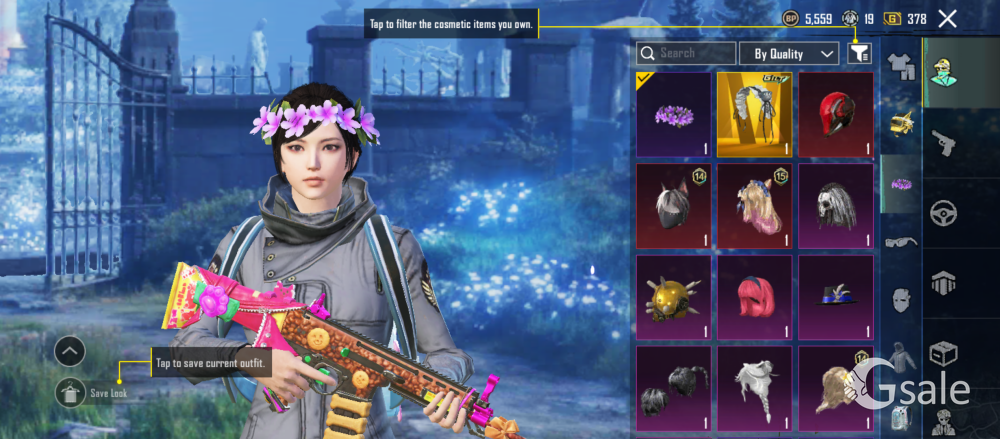The width and height of the screenshot is (1000, 439).
Task: Select the purple flower crown item
Action: 673,115
